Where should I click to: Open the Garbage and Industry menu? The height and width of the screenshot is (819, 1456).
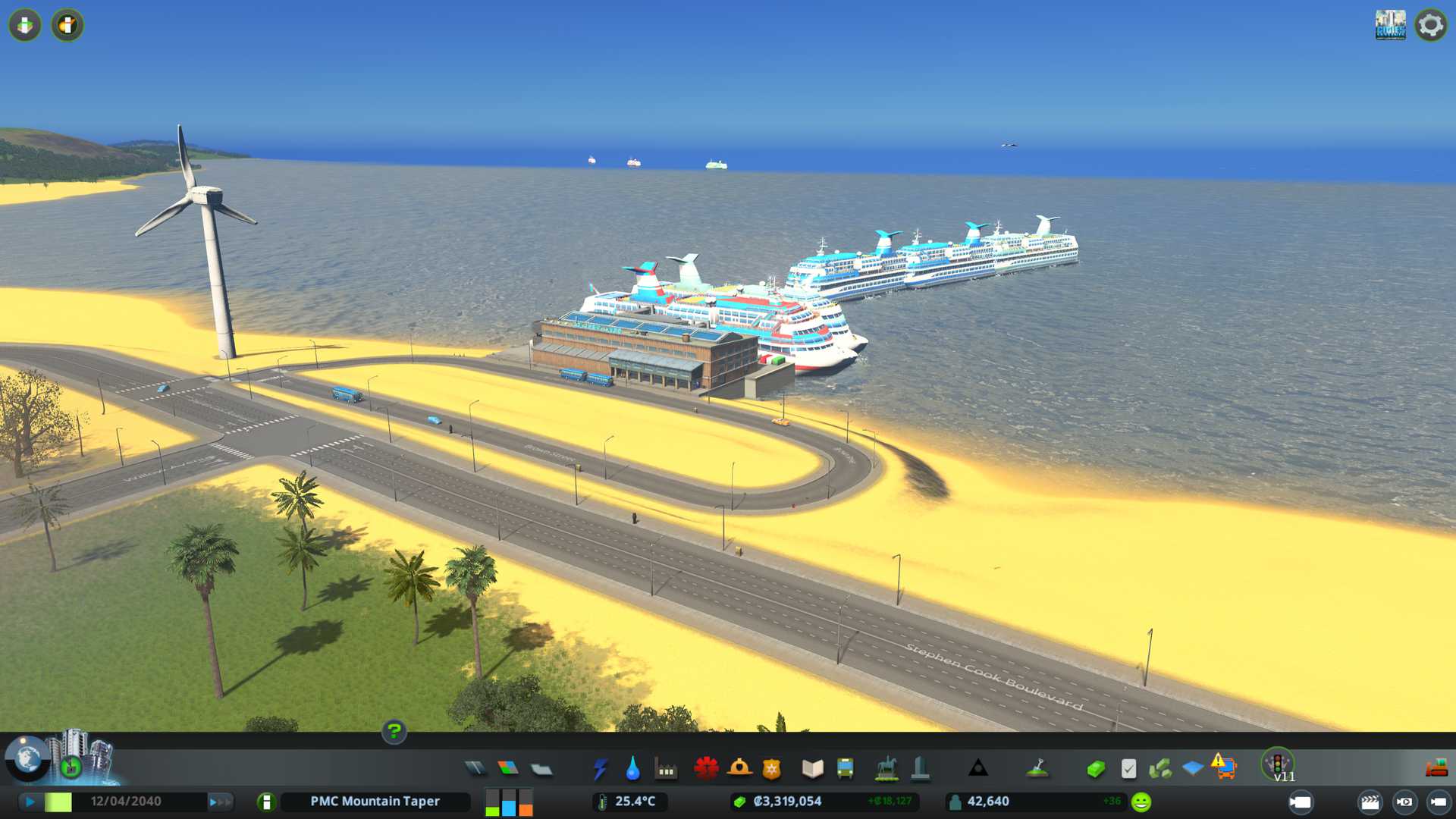[666, 770]
